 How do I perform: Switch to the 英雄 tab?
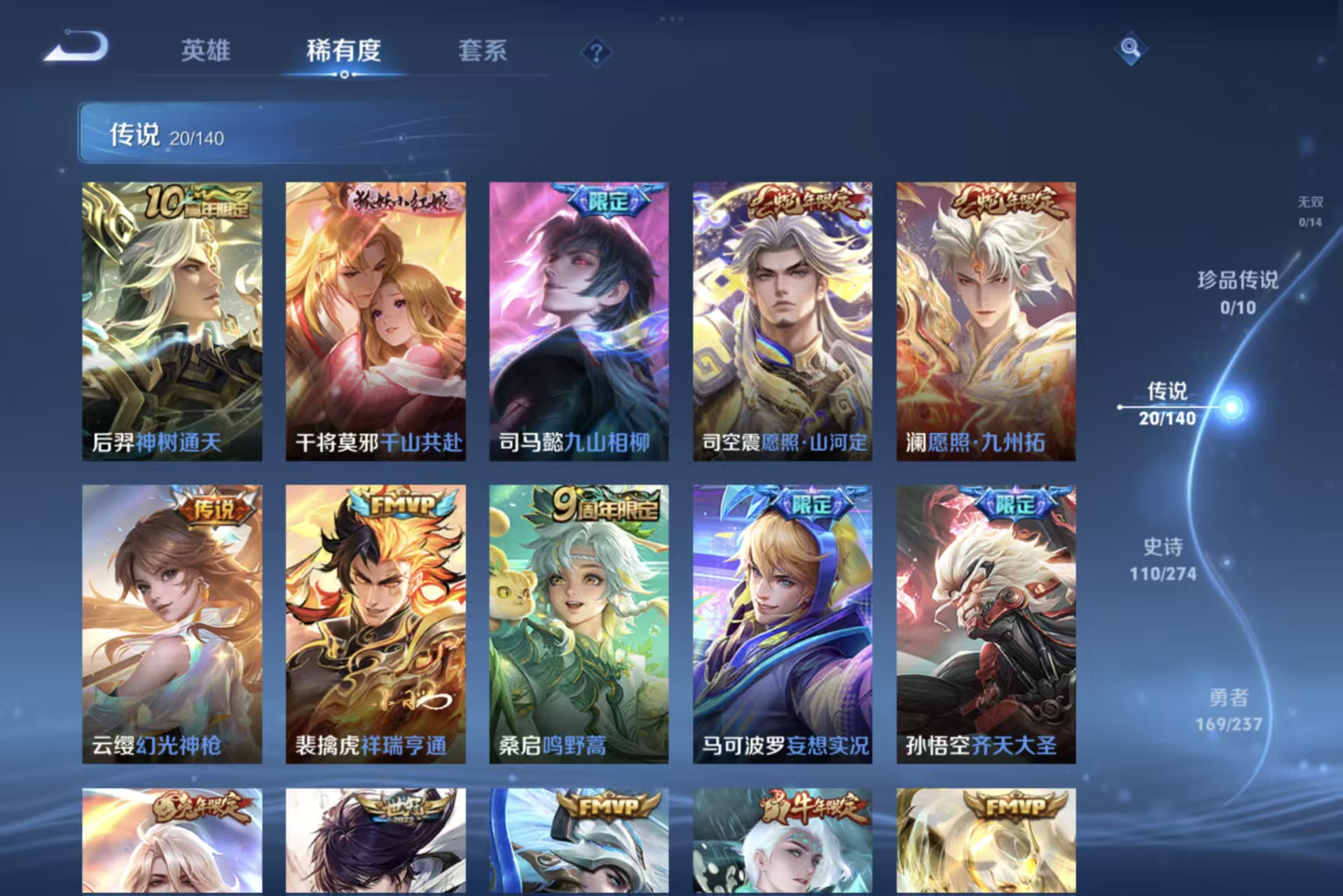pyautogui.click(x=205, y=51)
